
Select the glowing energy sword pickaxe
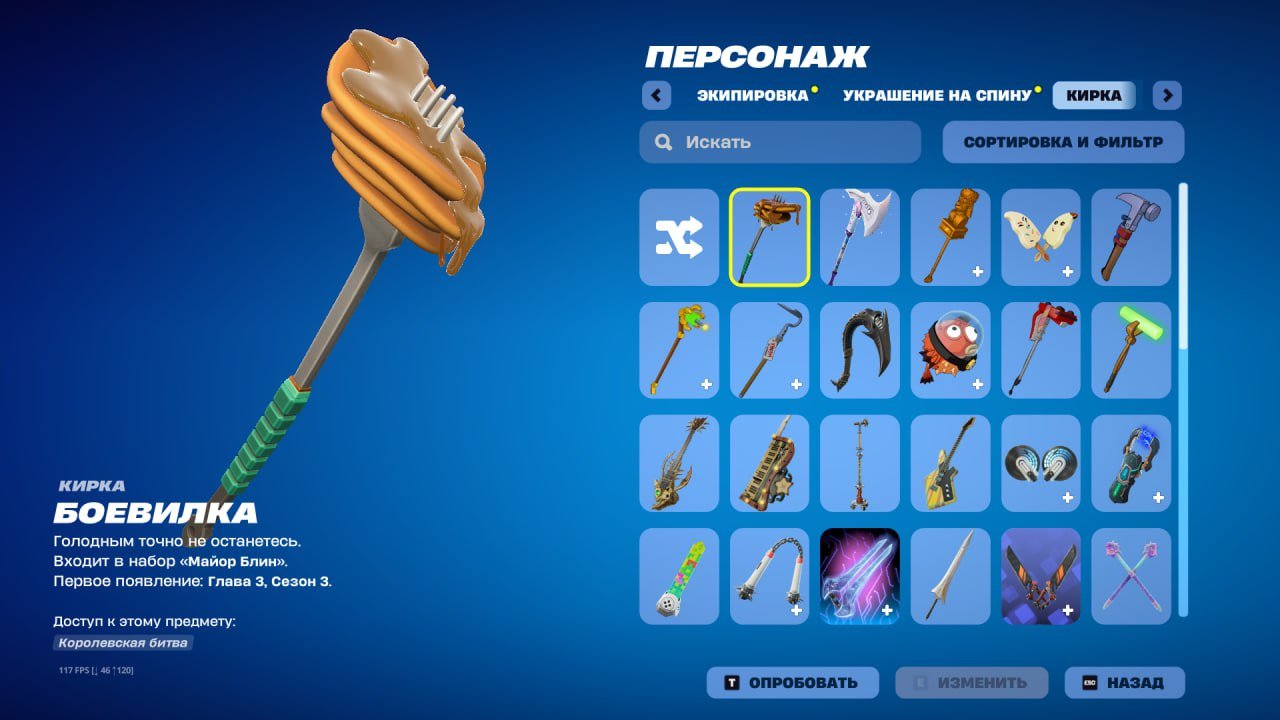click(859, 577)
